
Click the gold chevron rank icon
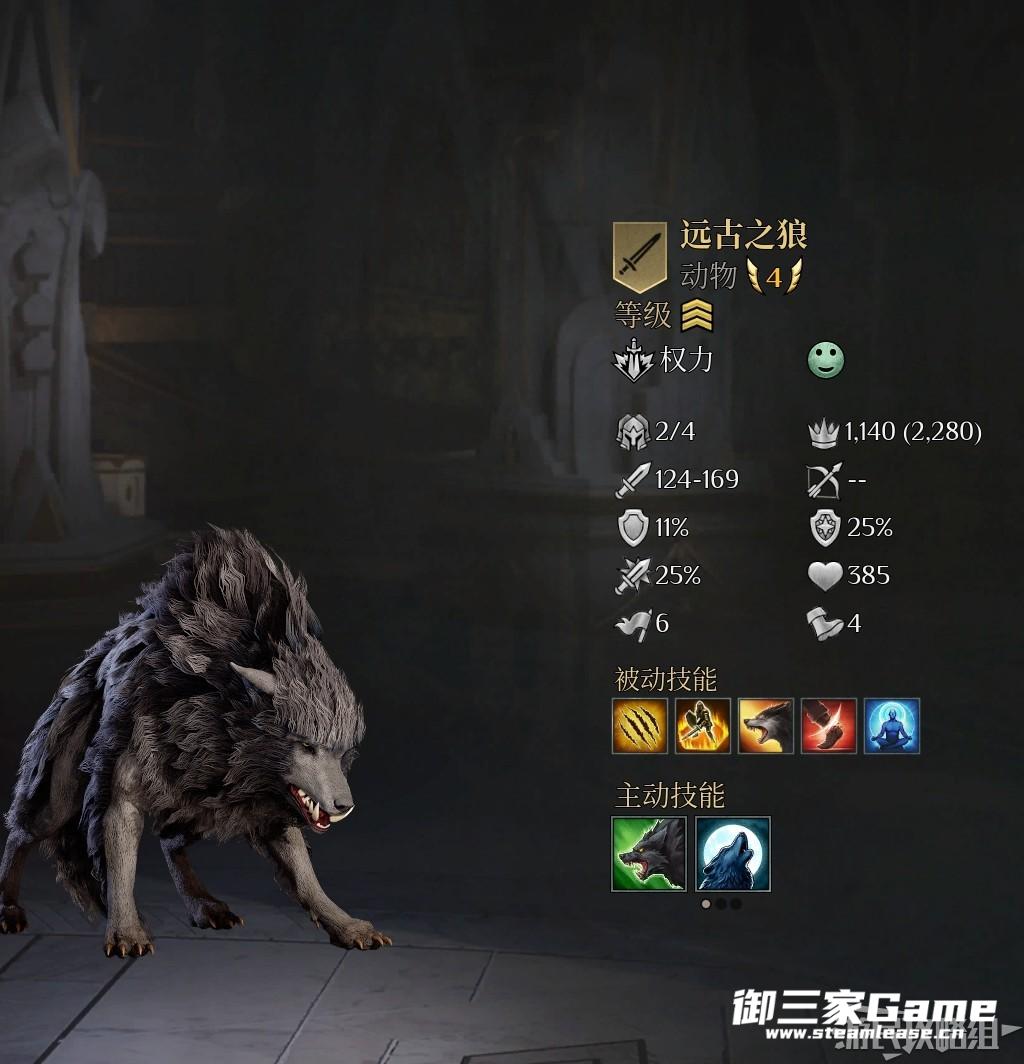coord(697,316)
